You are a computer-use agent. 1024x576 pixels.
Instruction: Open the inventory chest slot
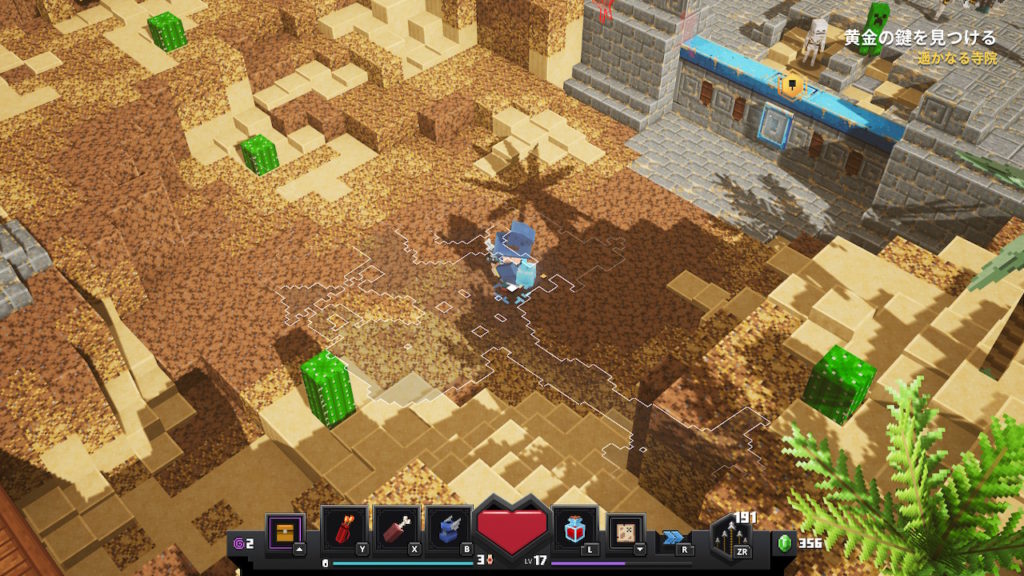[x=285, y=528]
